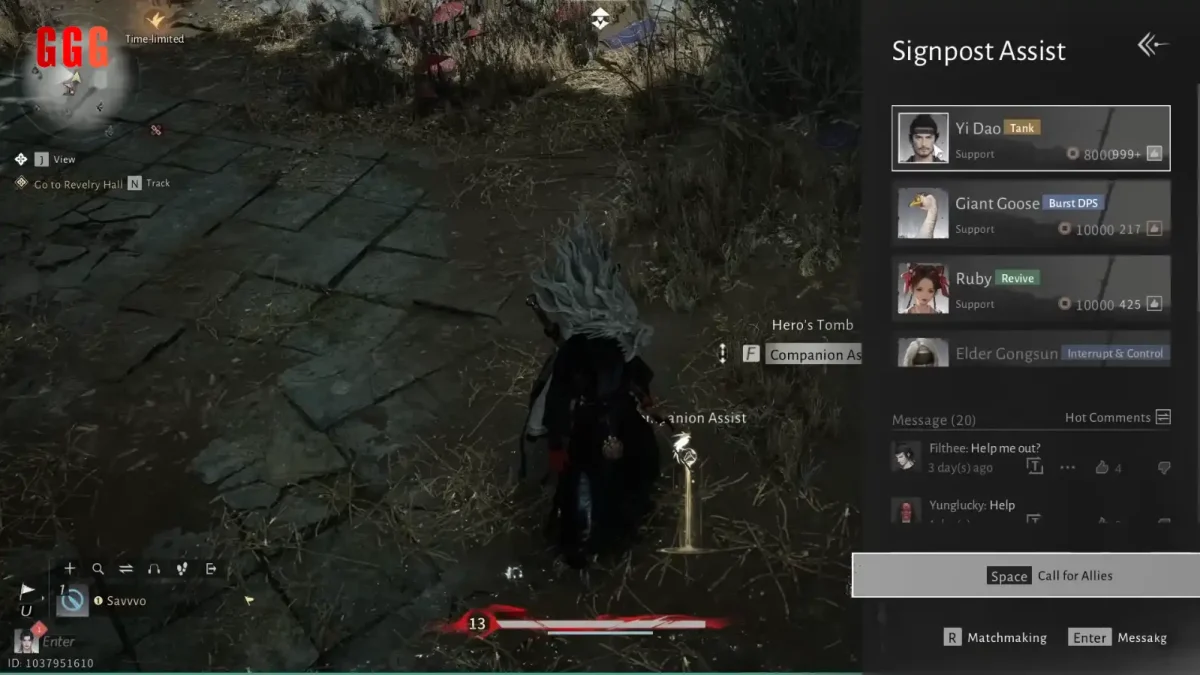The image size is (1200, 675).
Task: Like Yi Dao's thumbs-up icon
Action: (1154, 154)
